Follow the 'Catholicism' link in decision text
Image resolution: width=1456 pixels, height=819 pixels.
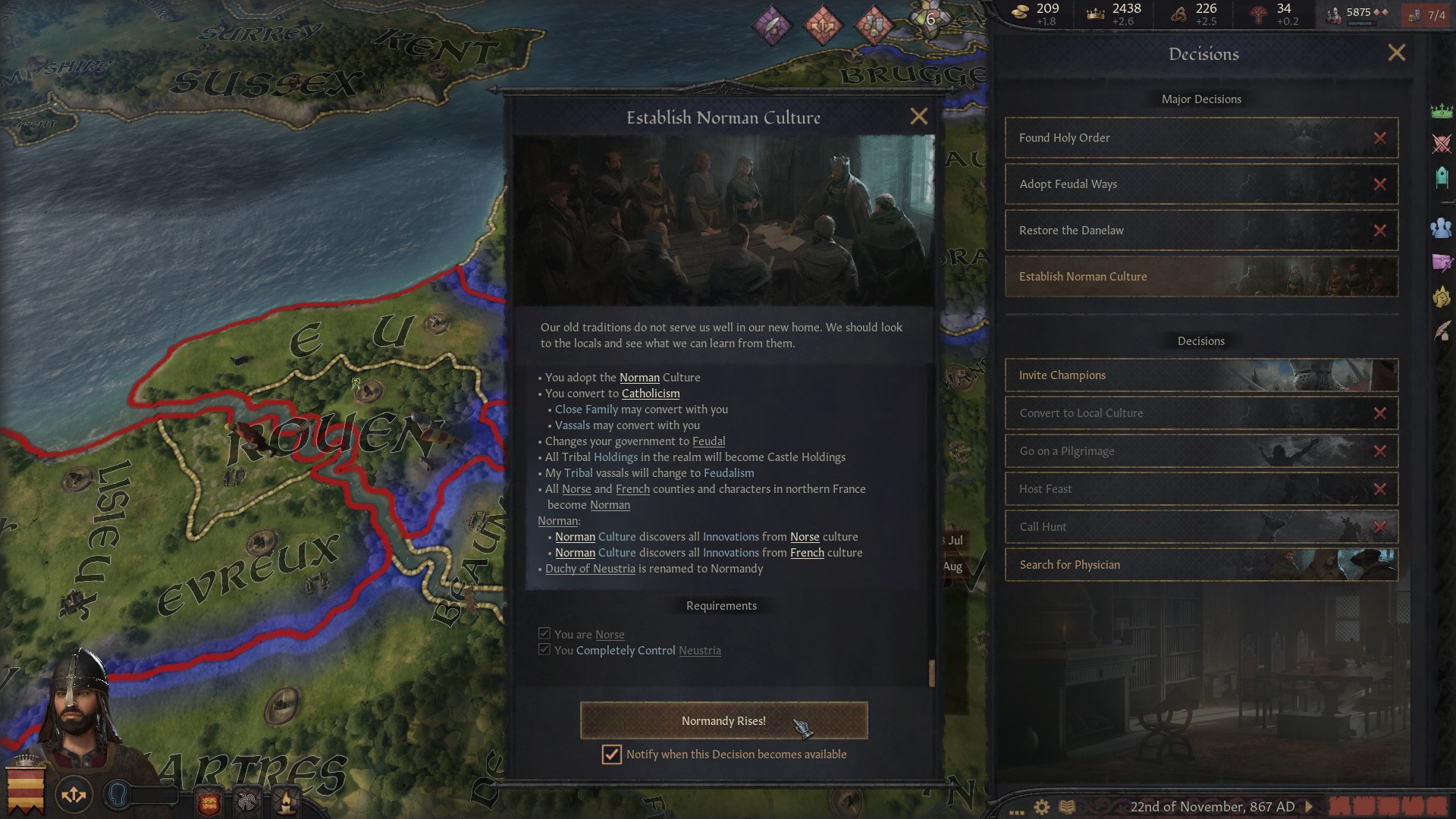point(650,393)
